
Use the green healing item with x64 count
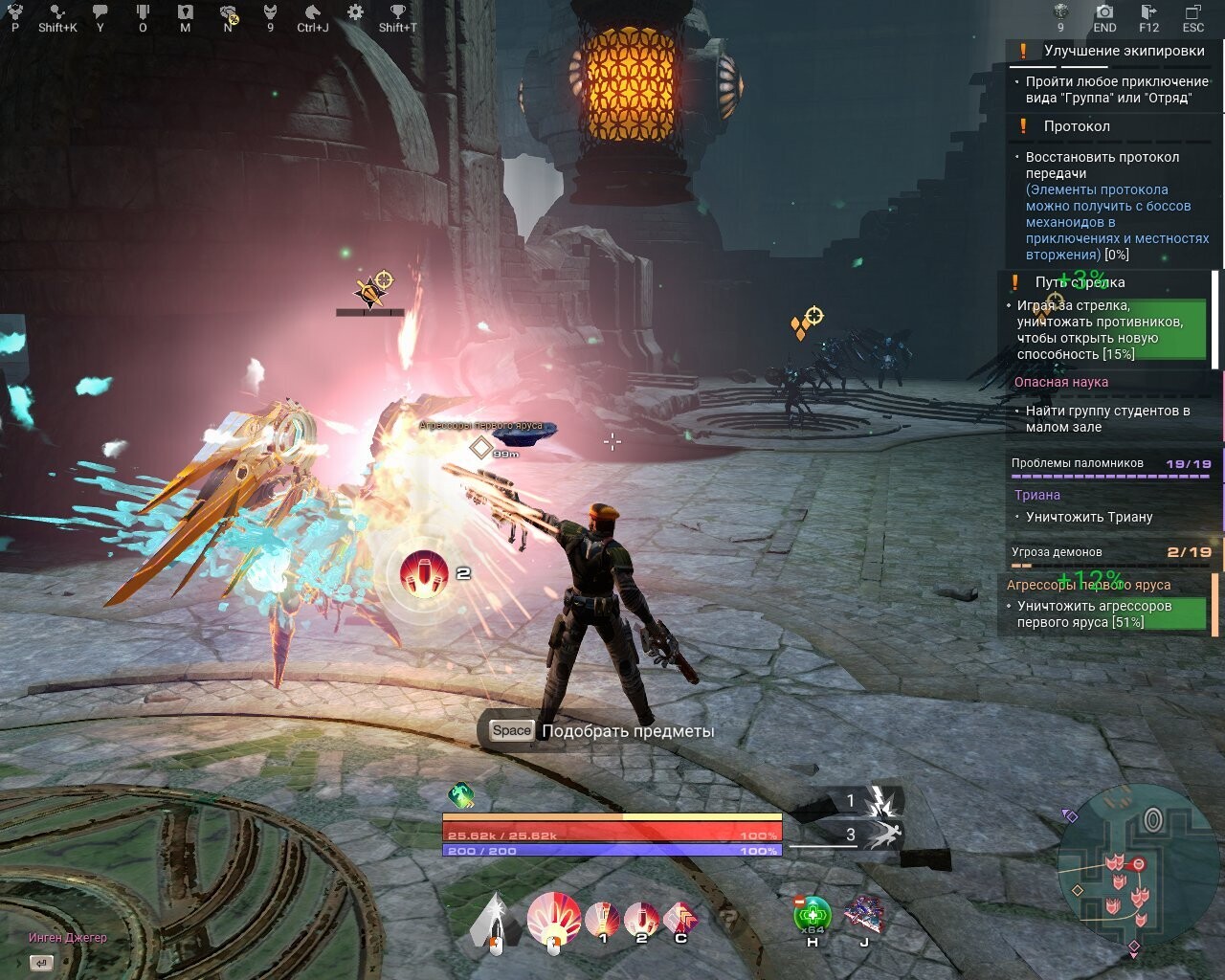click(813, 915)
